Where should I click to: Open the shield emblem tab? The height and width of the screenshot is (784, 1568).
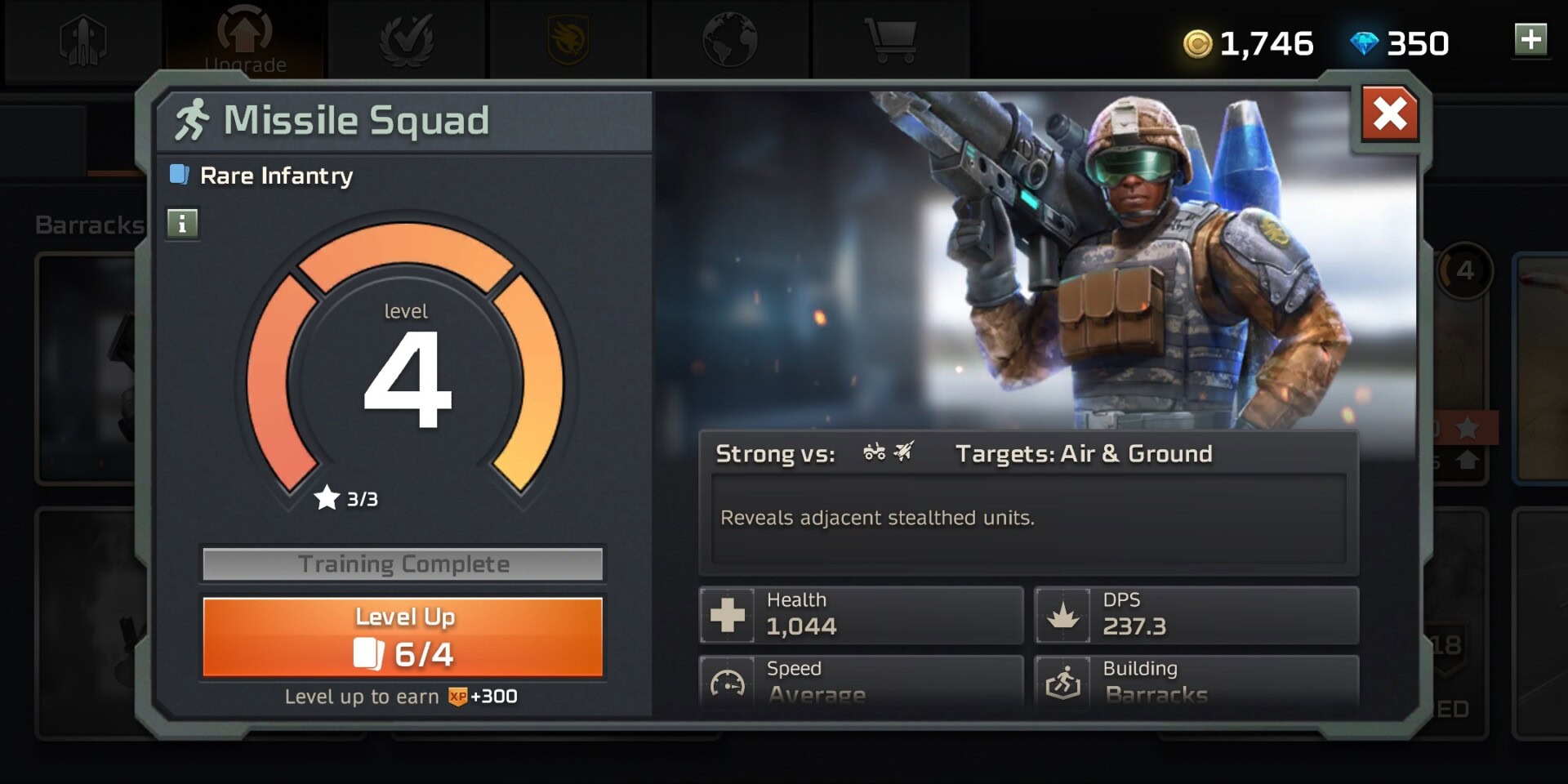click(x=568, y=40)
